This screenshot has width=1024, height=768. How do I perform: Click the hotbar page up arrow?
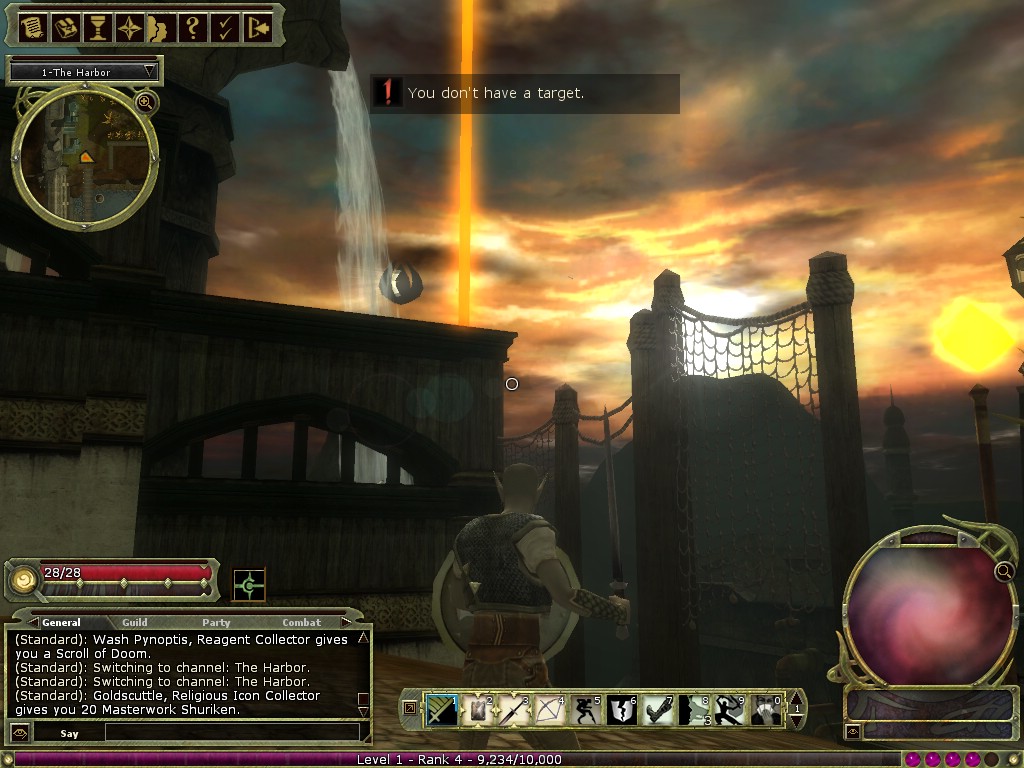coord(796,697)
